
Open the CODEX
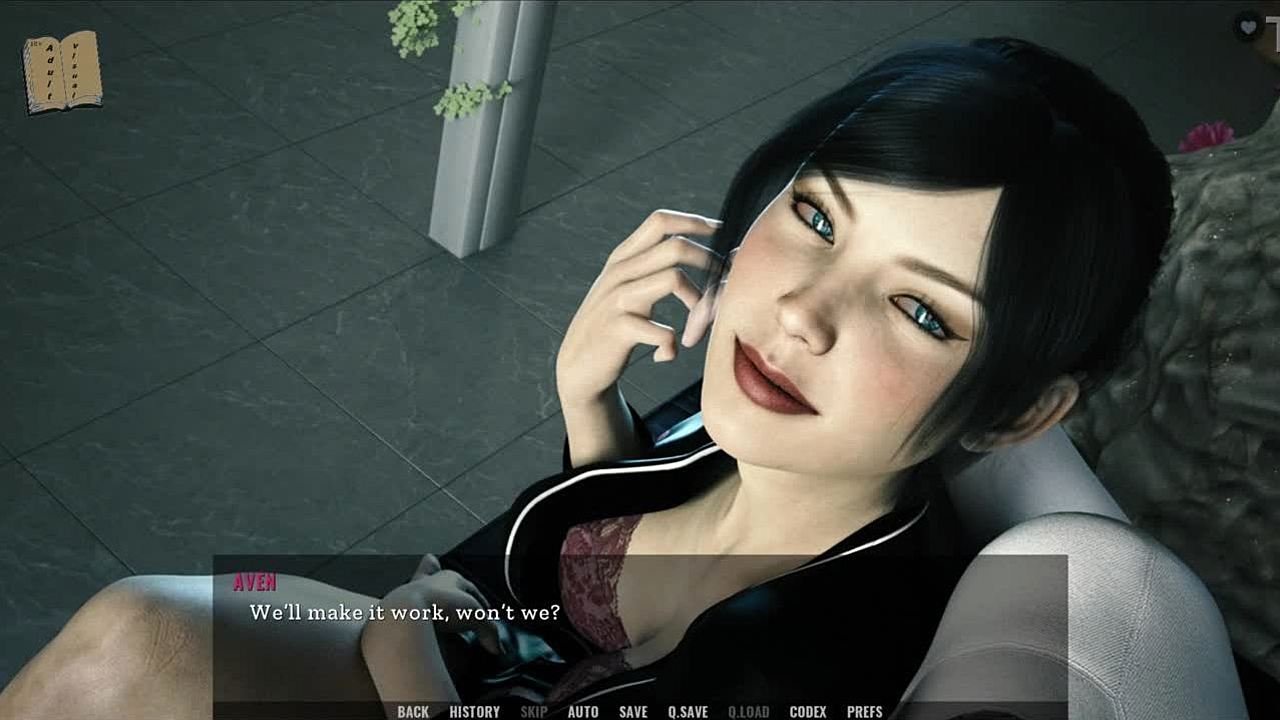click(808, 712)
